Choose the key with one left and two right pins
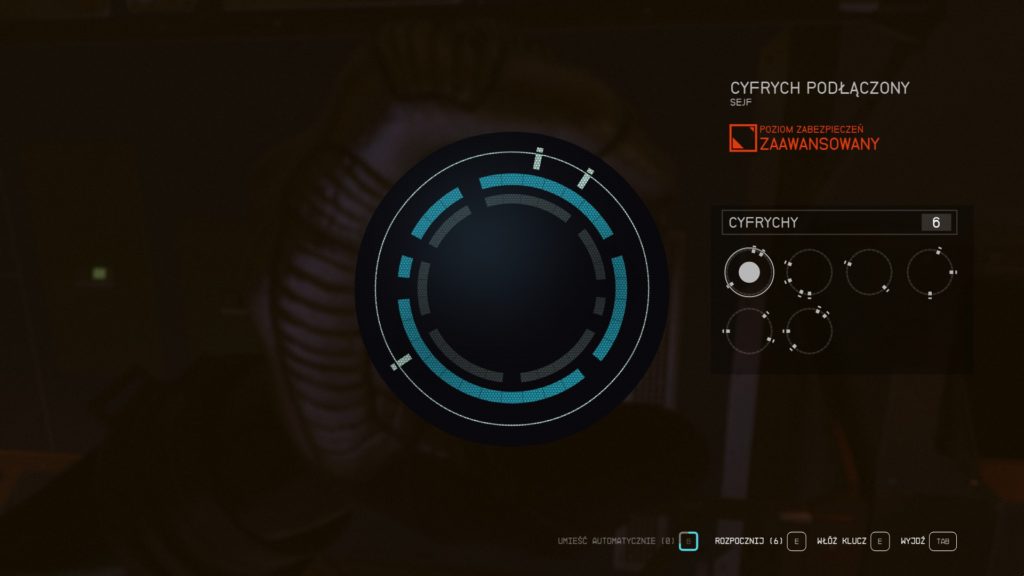Viewport: 1024px width, 576px height. [x=749, y=330]
